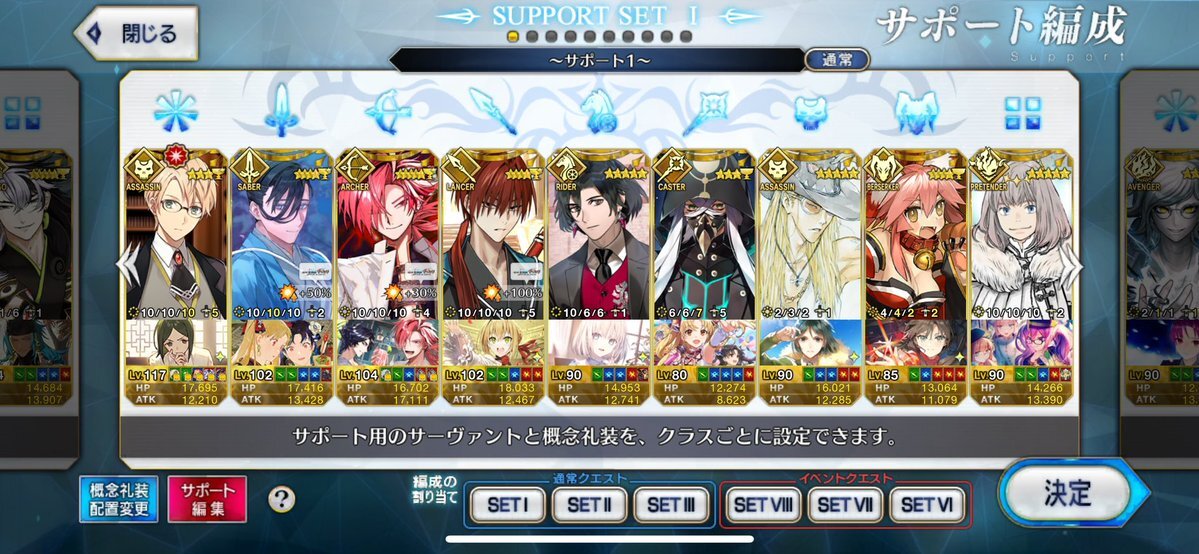Select the Archer support servant card

coord(387,240)
